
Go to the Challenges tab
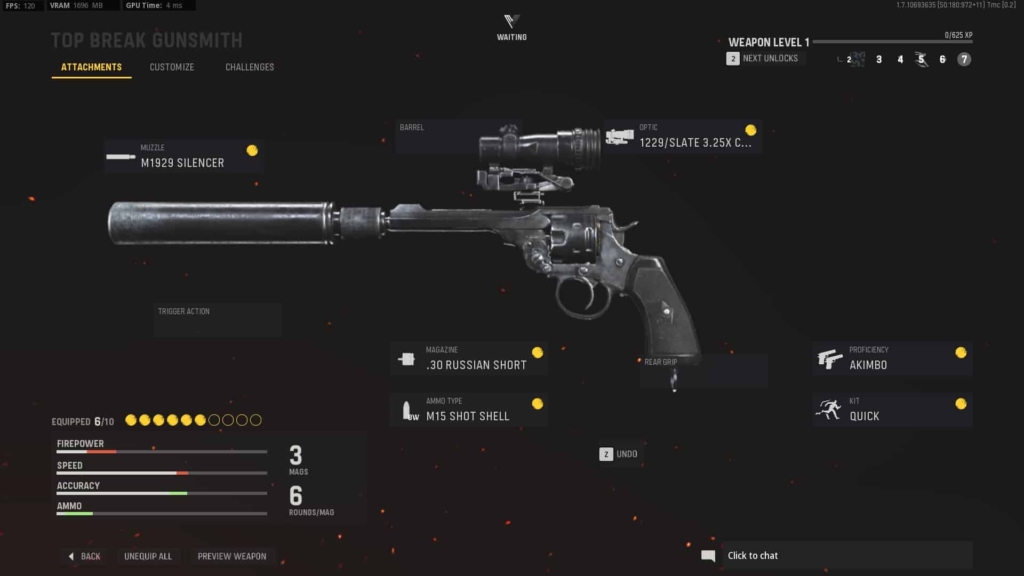(x=250, y=67)
